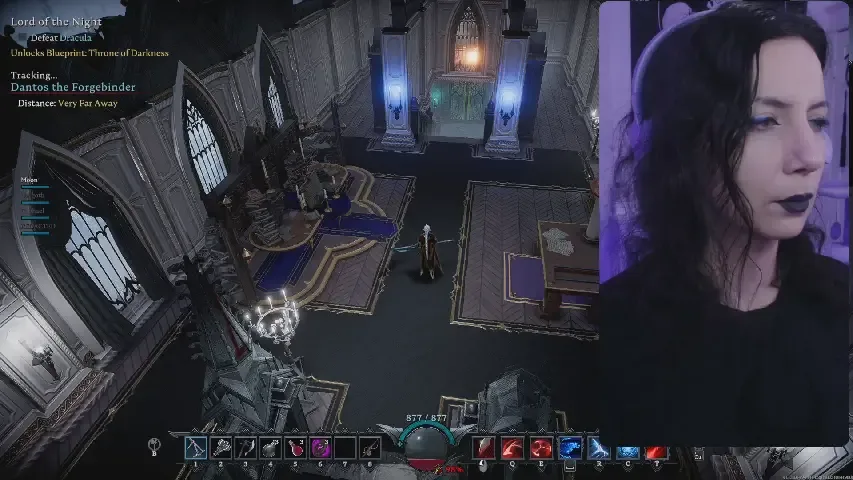Select tracked boss Dantos the Forgebinder
Screen dimensions: 853x480
click(72, 88)
